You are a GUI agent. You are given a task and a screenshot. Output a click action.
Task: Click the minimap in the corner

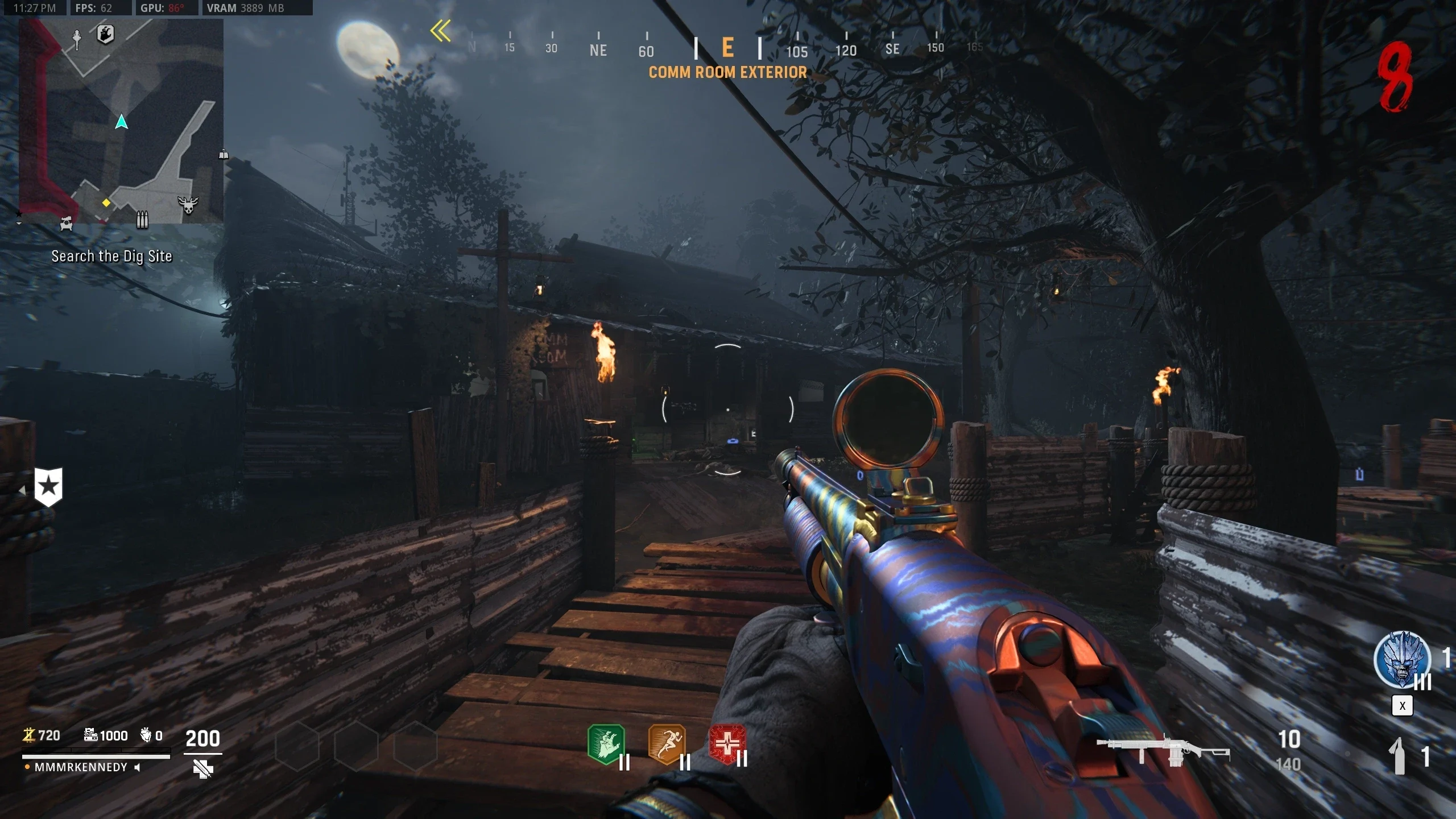pyautogui.click(x=121, y=121)
